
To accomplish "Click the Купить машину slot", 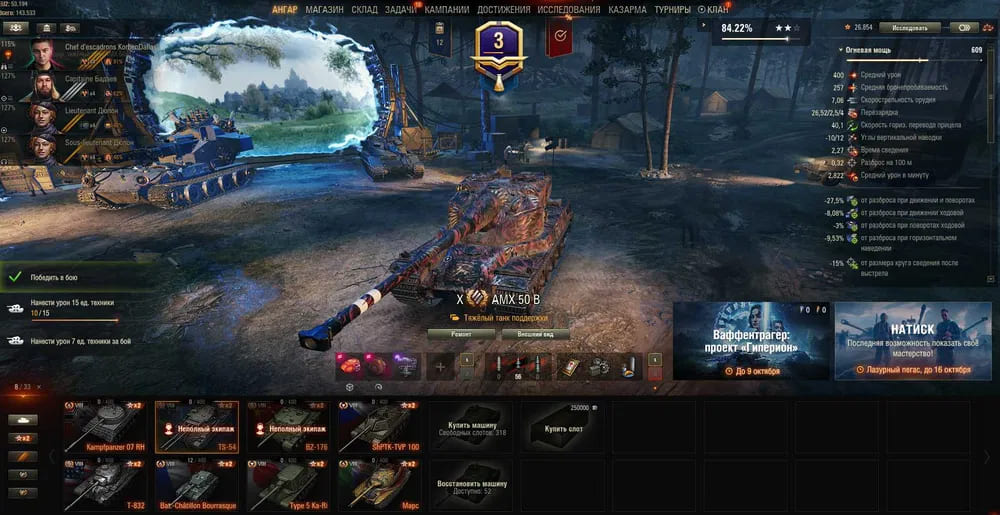I will [471, 426].
